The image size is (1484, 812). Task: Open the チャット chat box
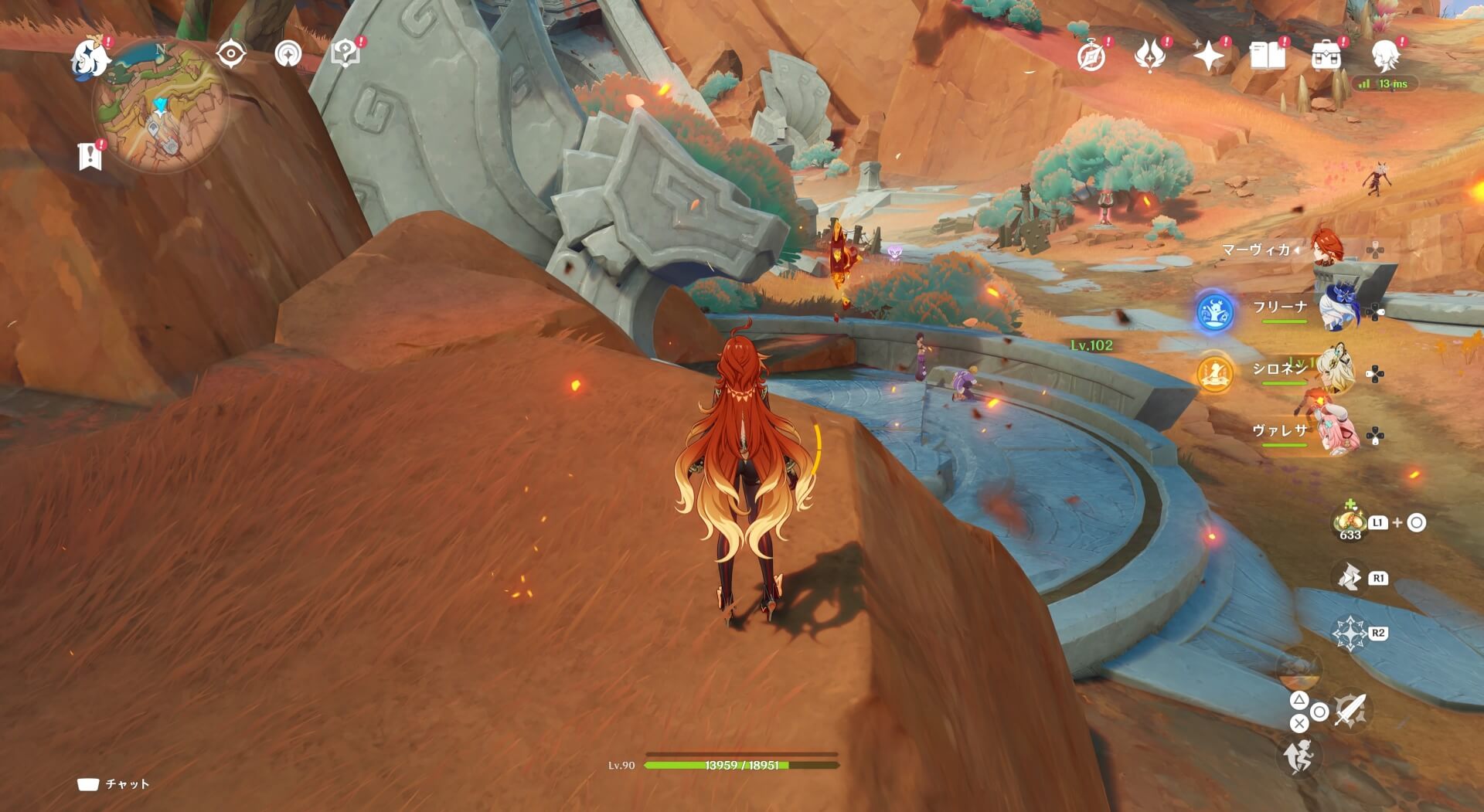(114, 784)
